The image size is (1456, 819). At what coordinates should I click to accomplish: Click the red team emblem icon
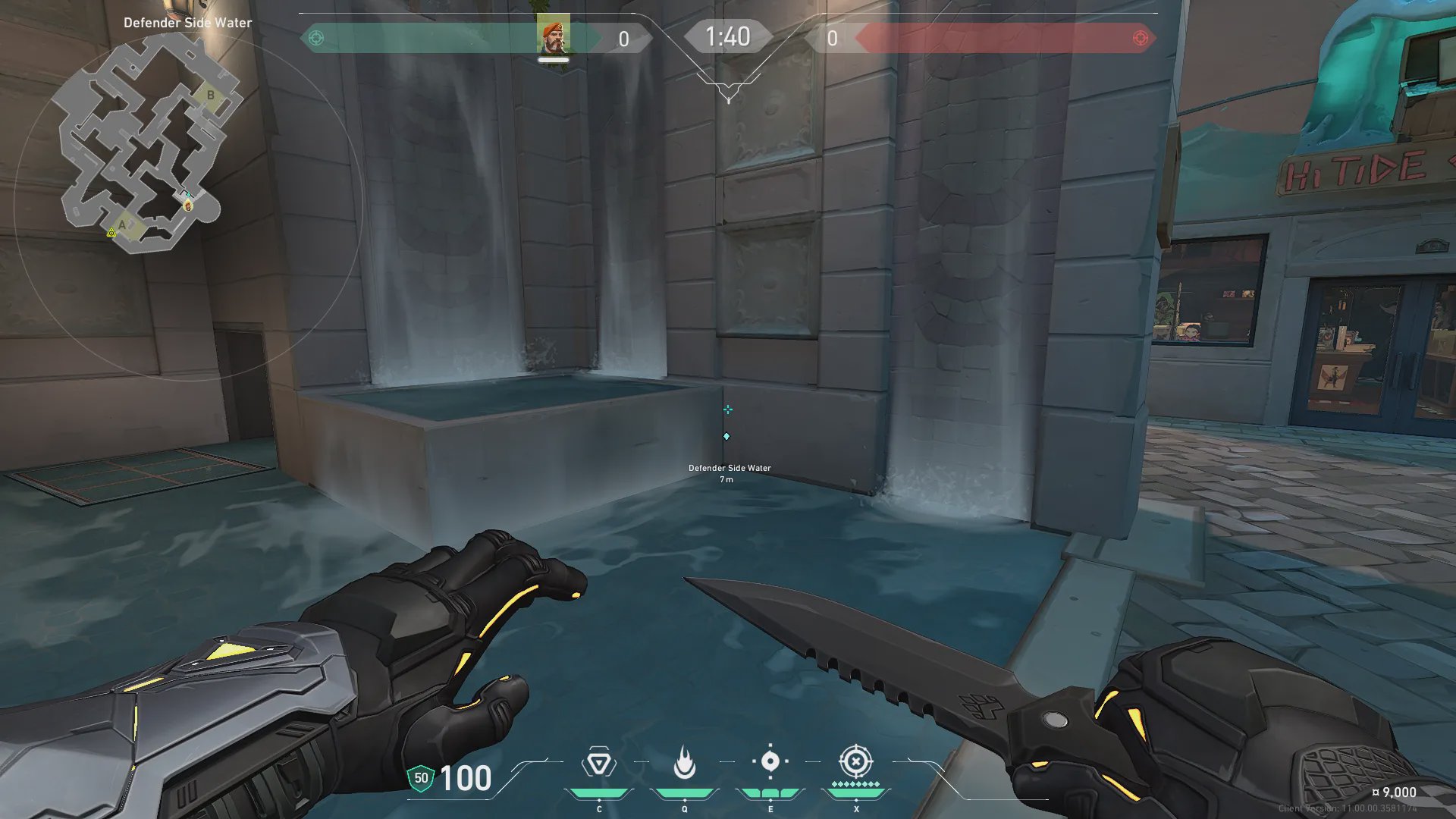1140,38
